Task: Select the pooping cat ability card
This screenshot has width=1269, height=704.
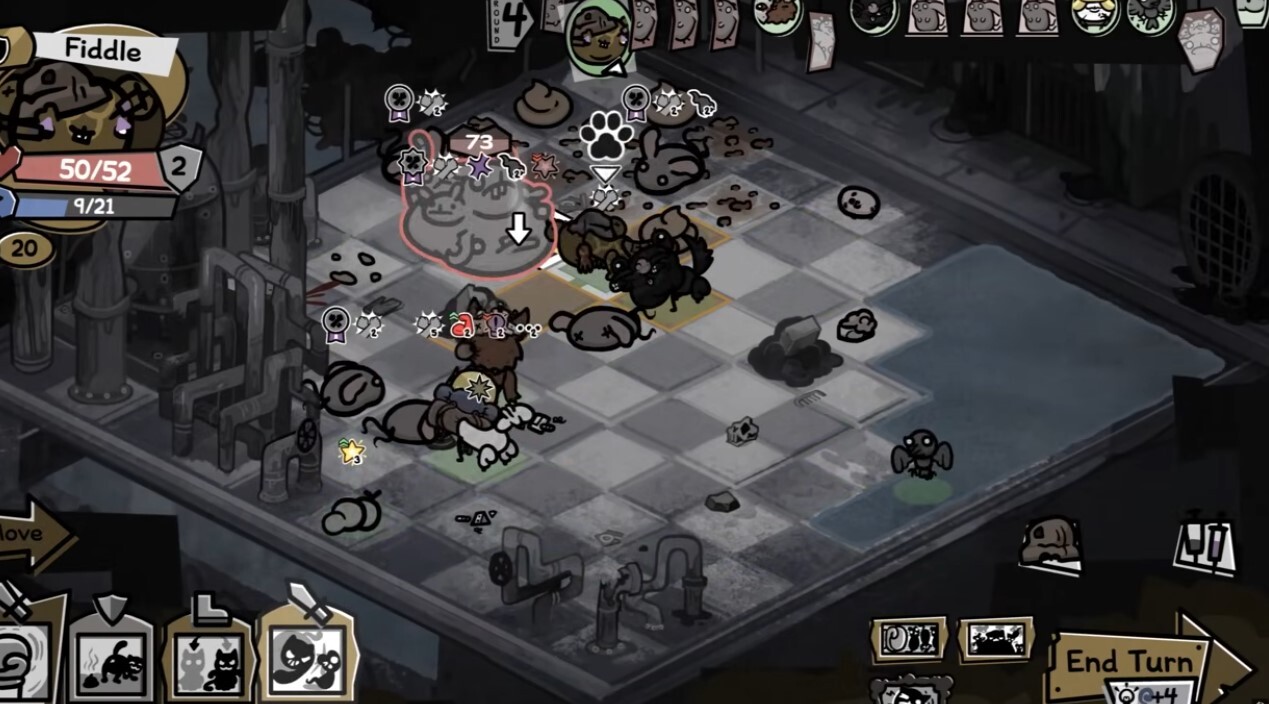Action: pyautogui.click(x=110, y=660)
